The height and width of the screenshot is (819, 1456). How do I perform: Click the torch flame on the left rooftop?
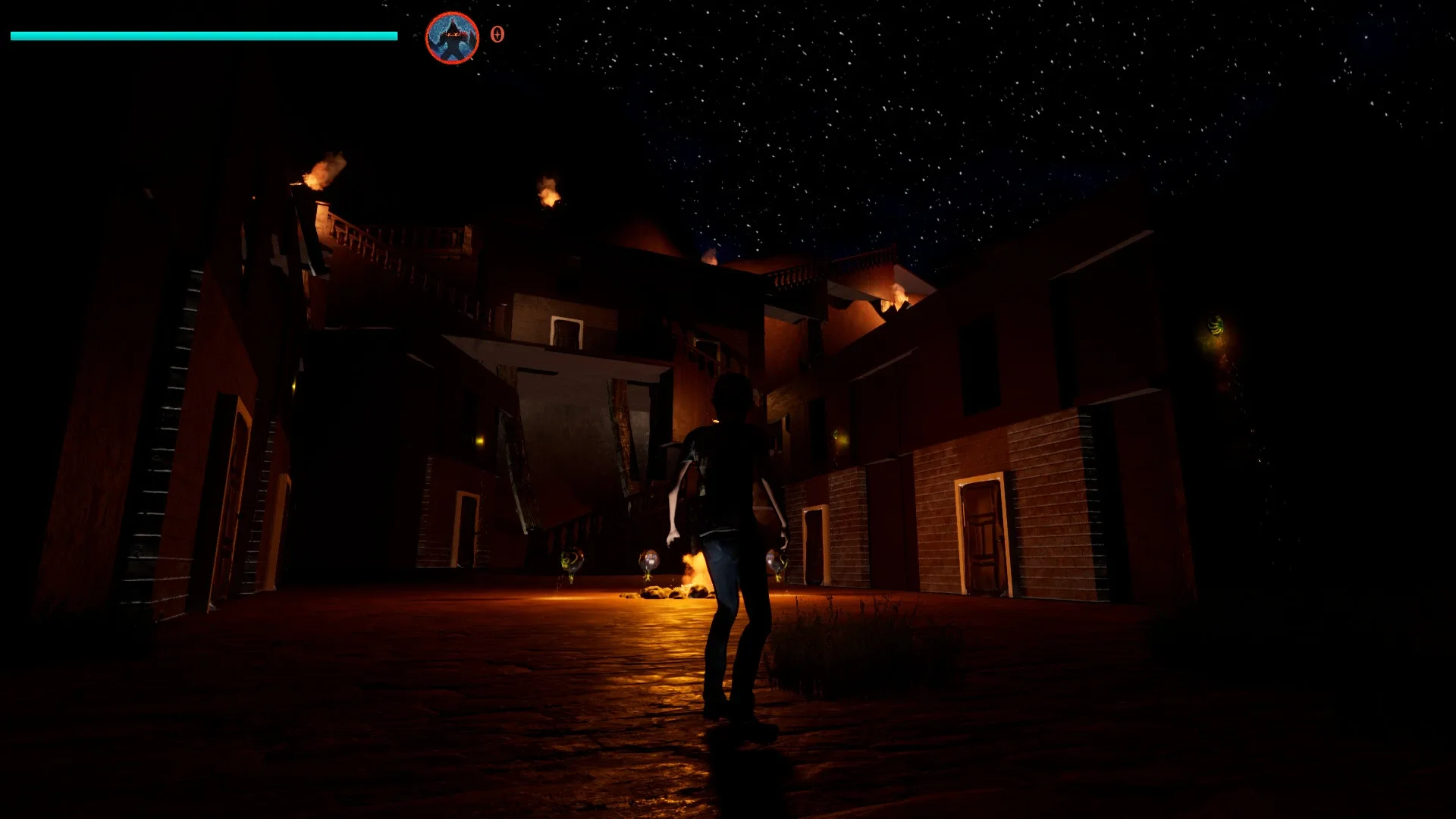click(317, 173)
